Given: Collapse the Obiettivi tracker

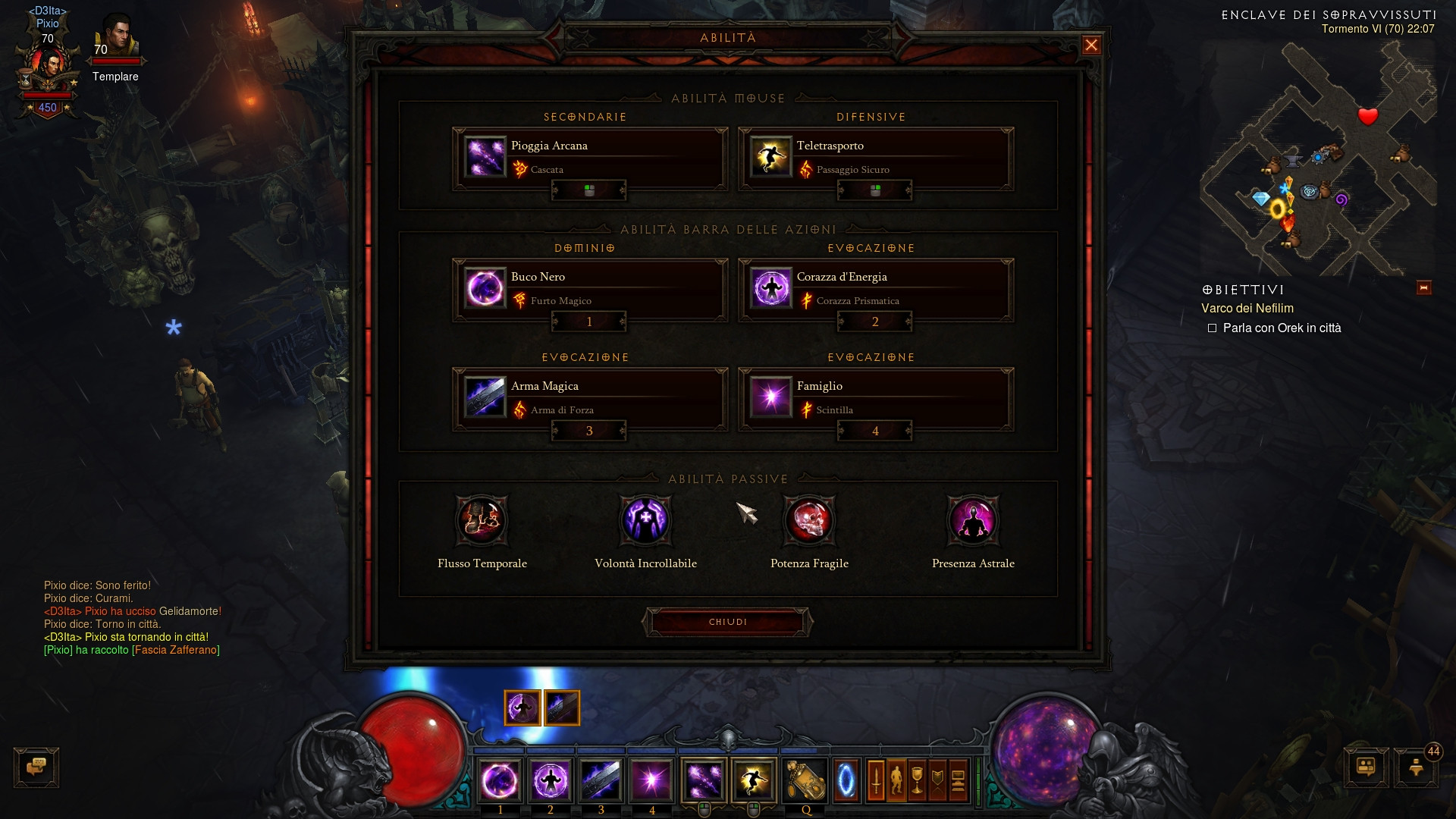Looking at the screenshot, I should point(1423,288).
